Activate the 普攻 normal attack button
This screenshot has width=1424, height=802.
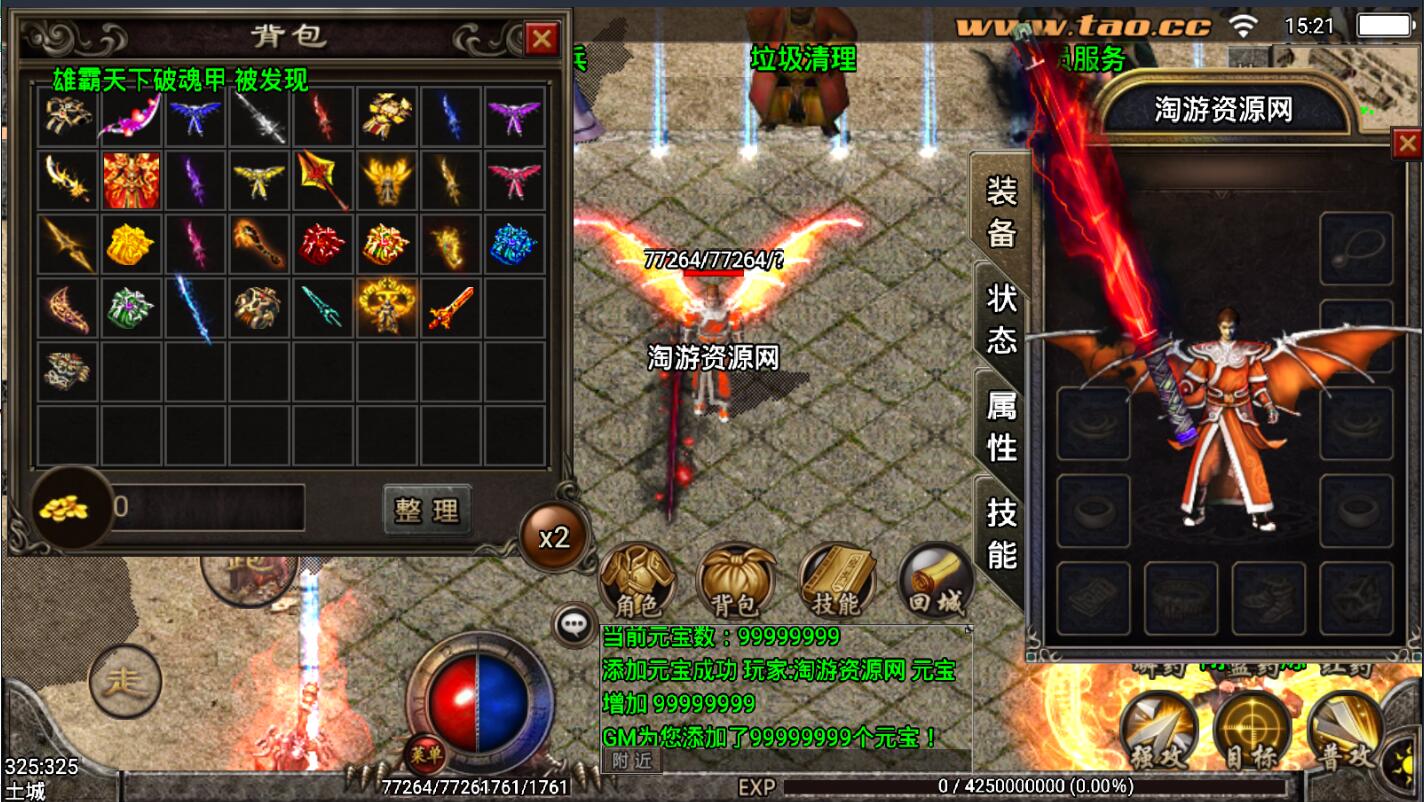pos(1345,732)
